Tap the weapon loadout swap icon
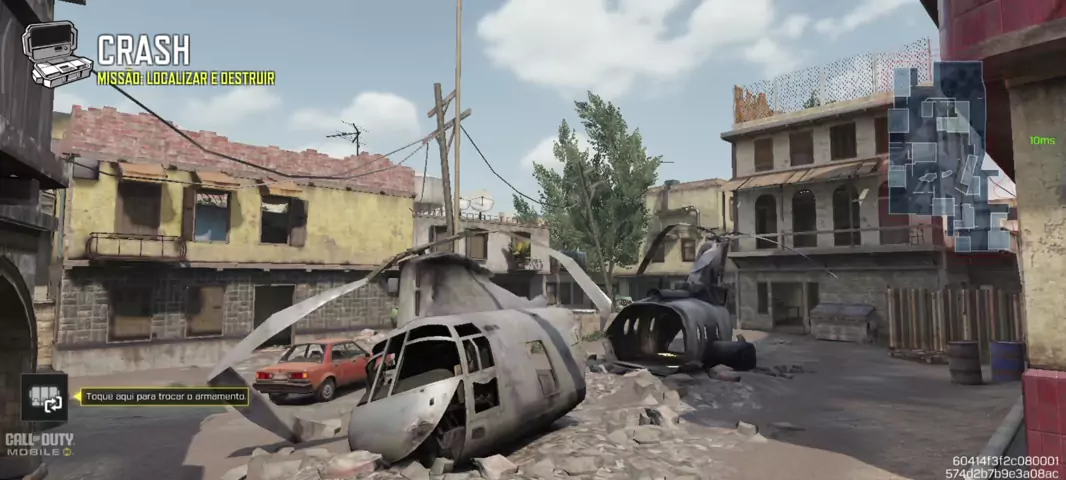Screen dimensions: 1066x480 click(45, 397)
